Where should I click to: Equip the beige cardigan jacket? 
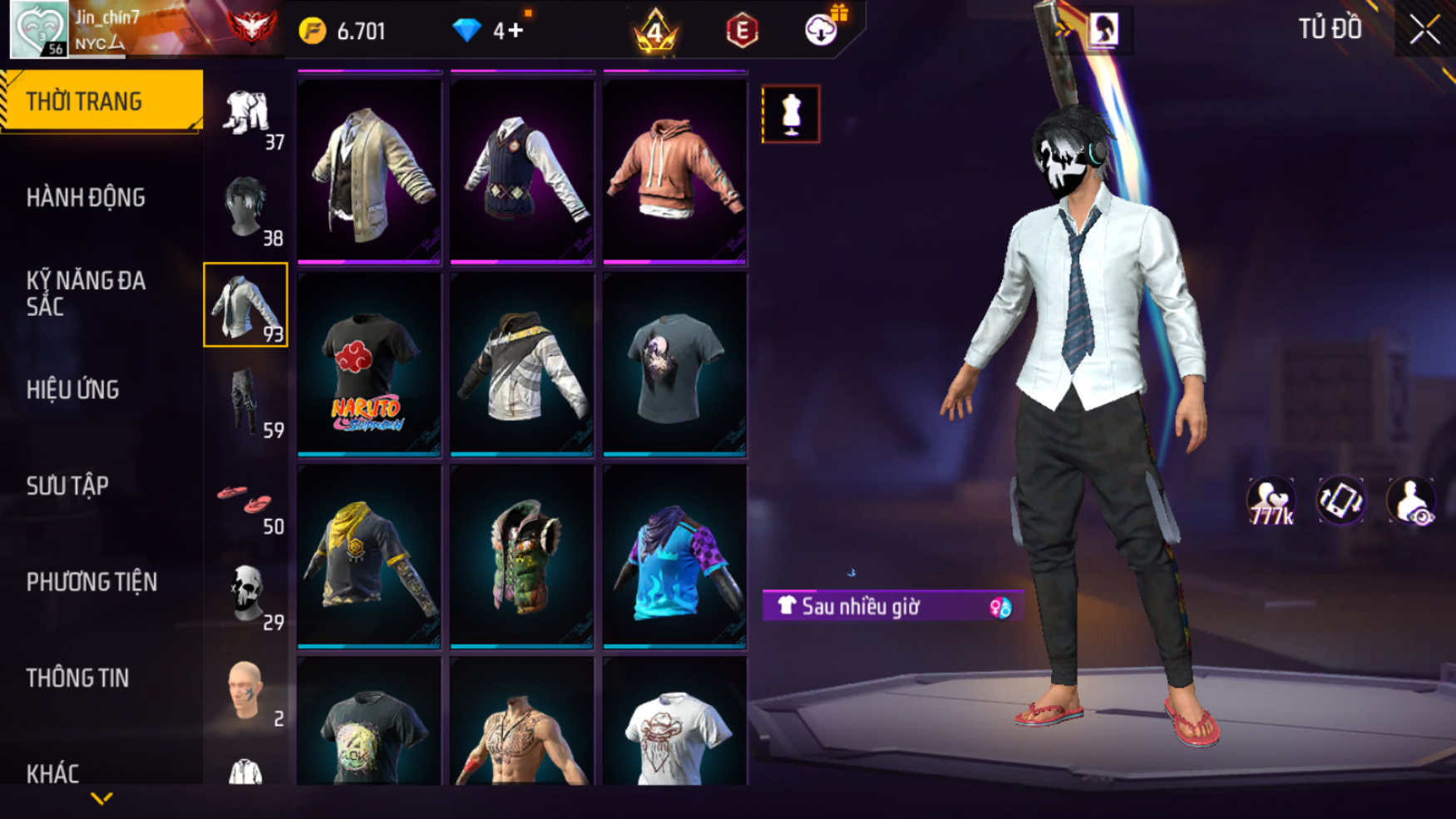(x=369, y=170)
